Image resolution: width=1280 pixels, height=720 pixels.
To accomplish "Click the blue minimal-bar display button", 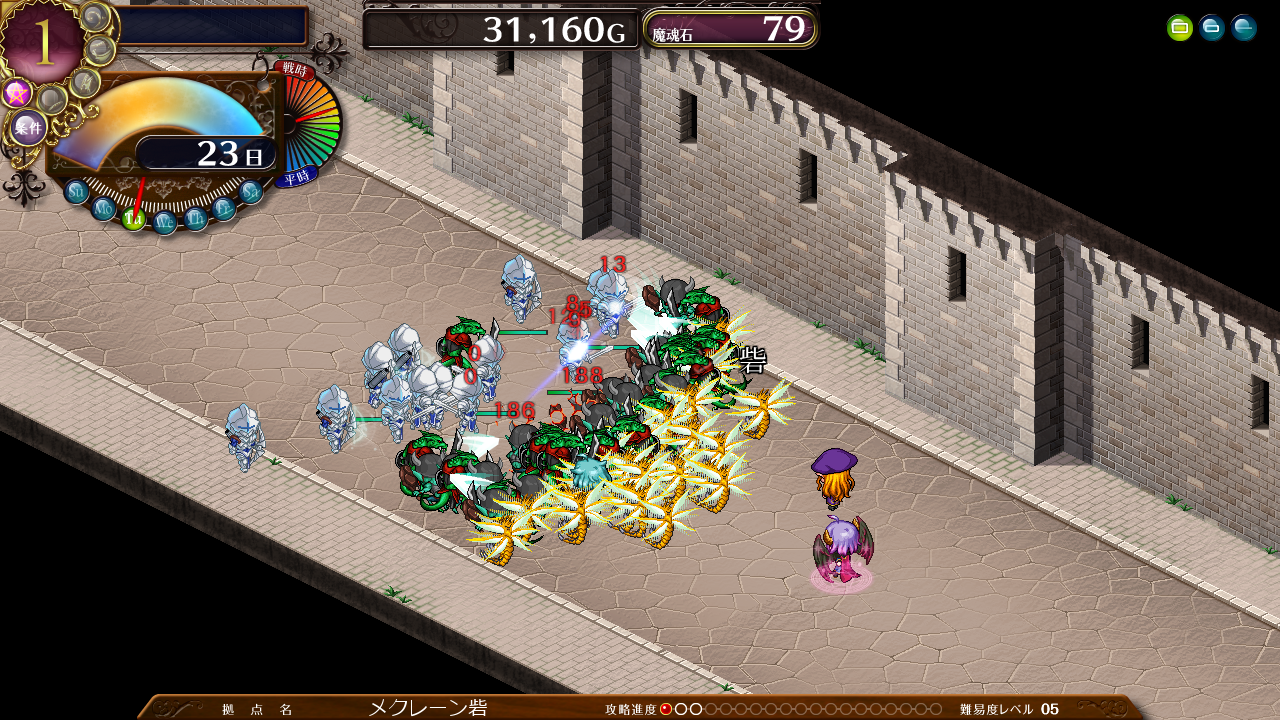I will point(1244,28).
